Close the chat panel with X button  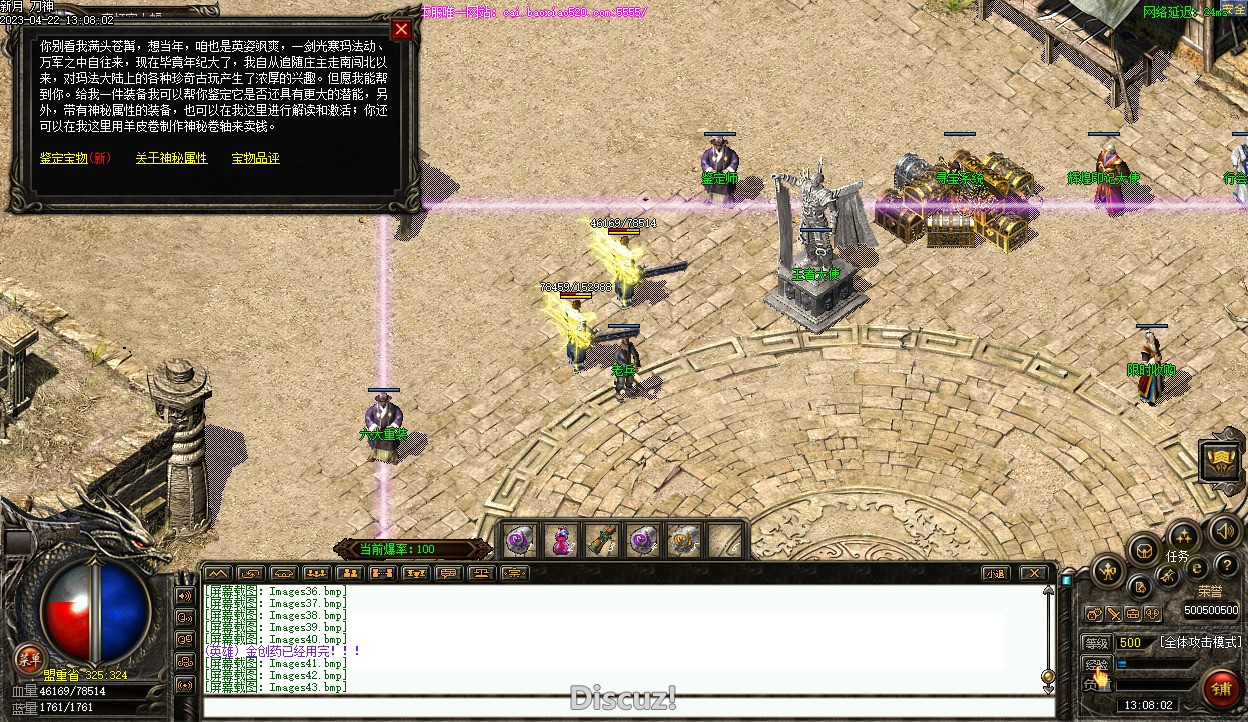click(x=1034, y=573)
